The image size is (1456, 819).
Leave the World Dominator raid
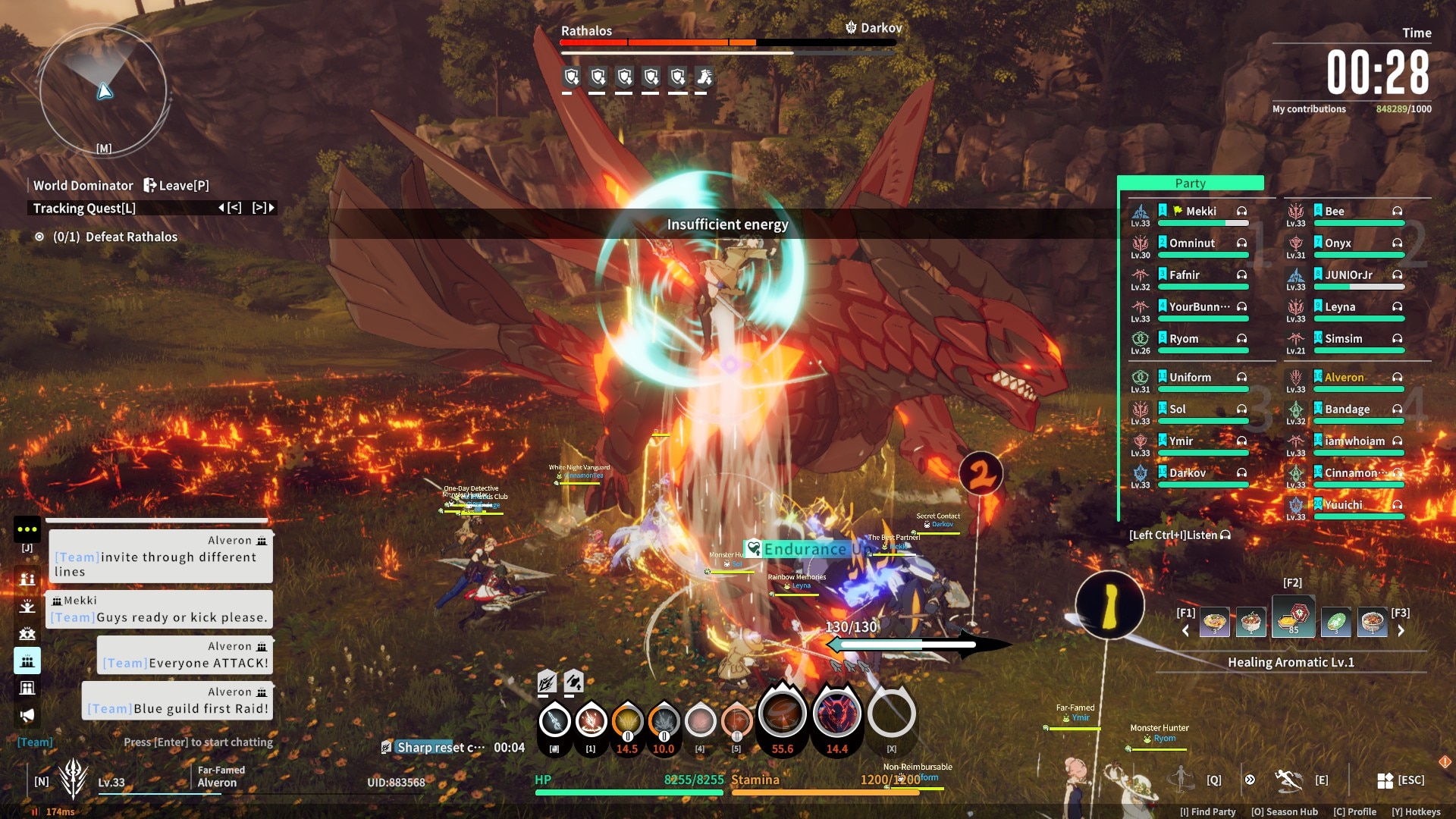tap(176, 185)
